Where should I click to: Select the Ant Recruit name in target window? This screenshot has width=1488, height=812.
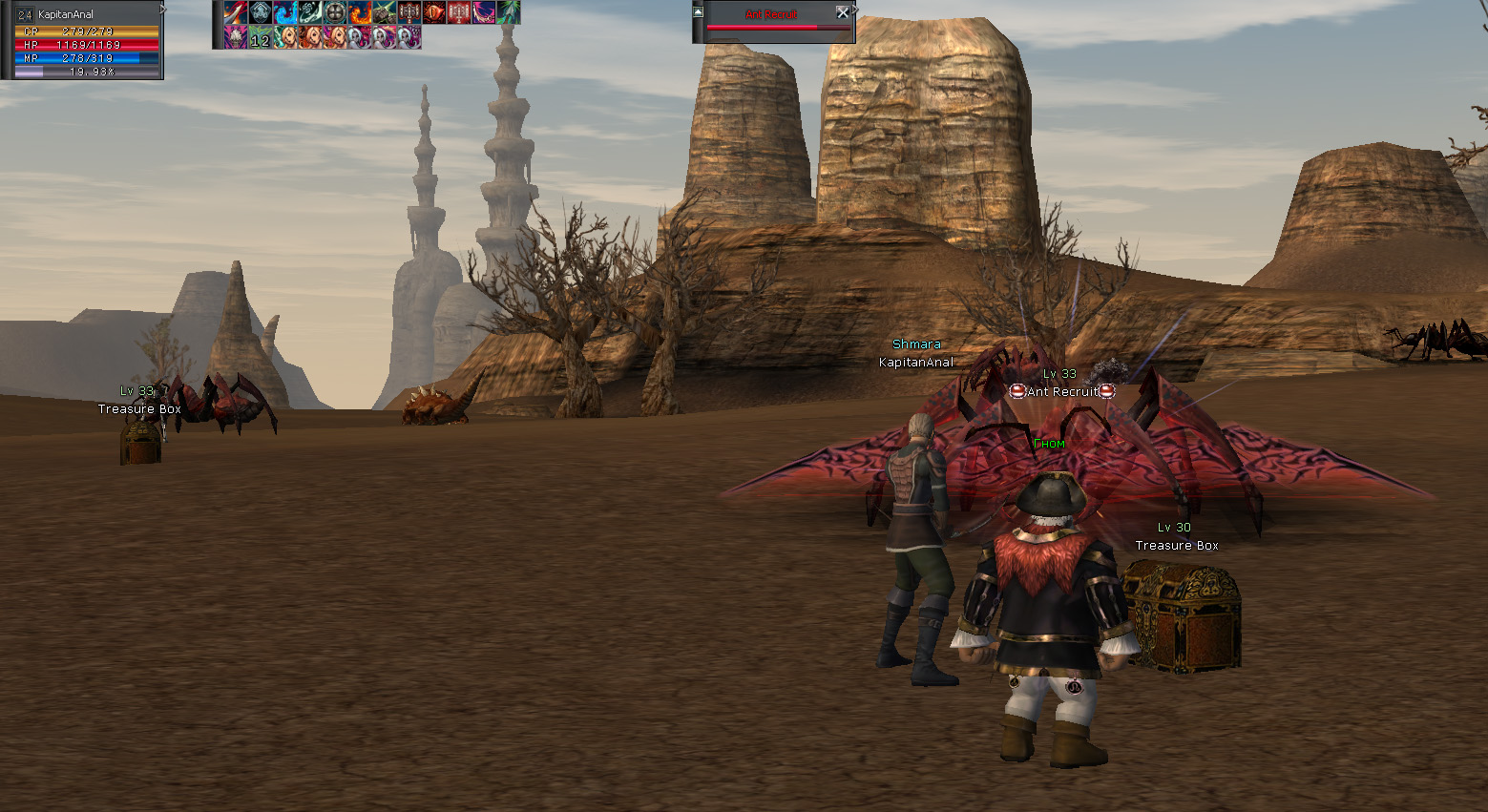pyautogui.click(x=771, y=14)
